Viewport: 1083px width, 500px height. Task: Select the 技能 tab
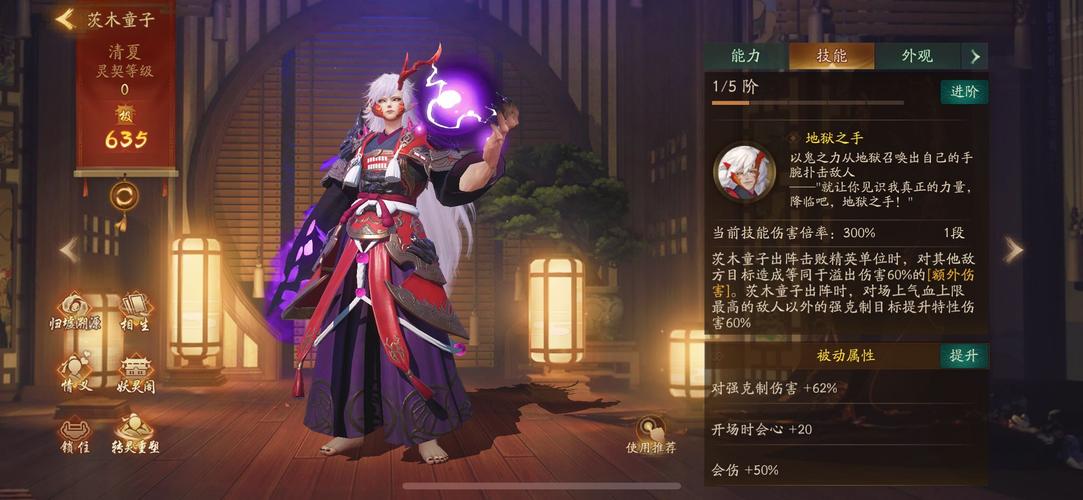[x=831, y=56]
